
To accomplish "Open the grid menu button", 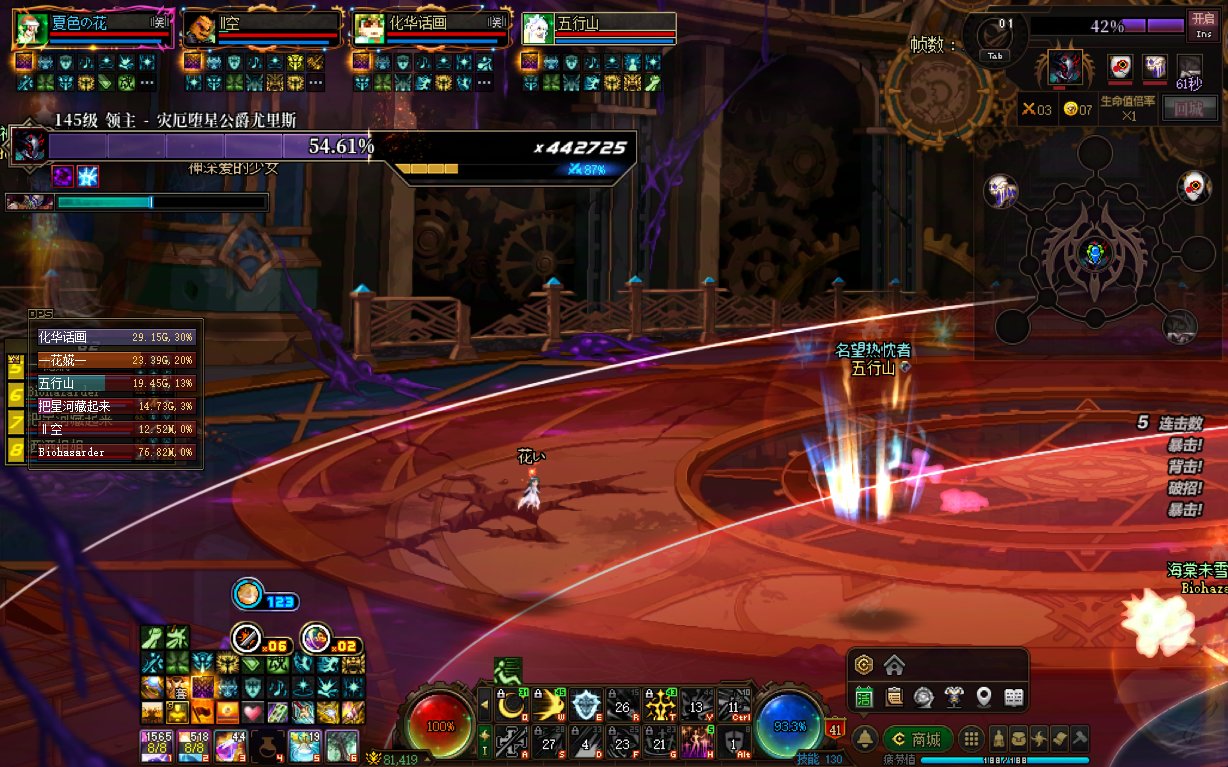I will 970,740.
